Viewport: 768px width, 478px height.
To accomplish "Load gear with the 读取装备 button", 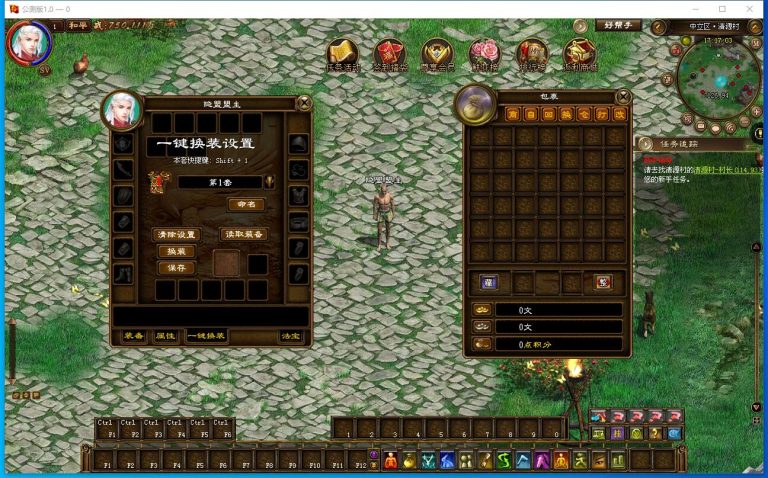I will (x=243, y=234).
